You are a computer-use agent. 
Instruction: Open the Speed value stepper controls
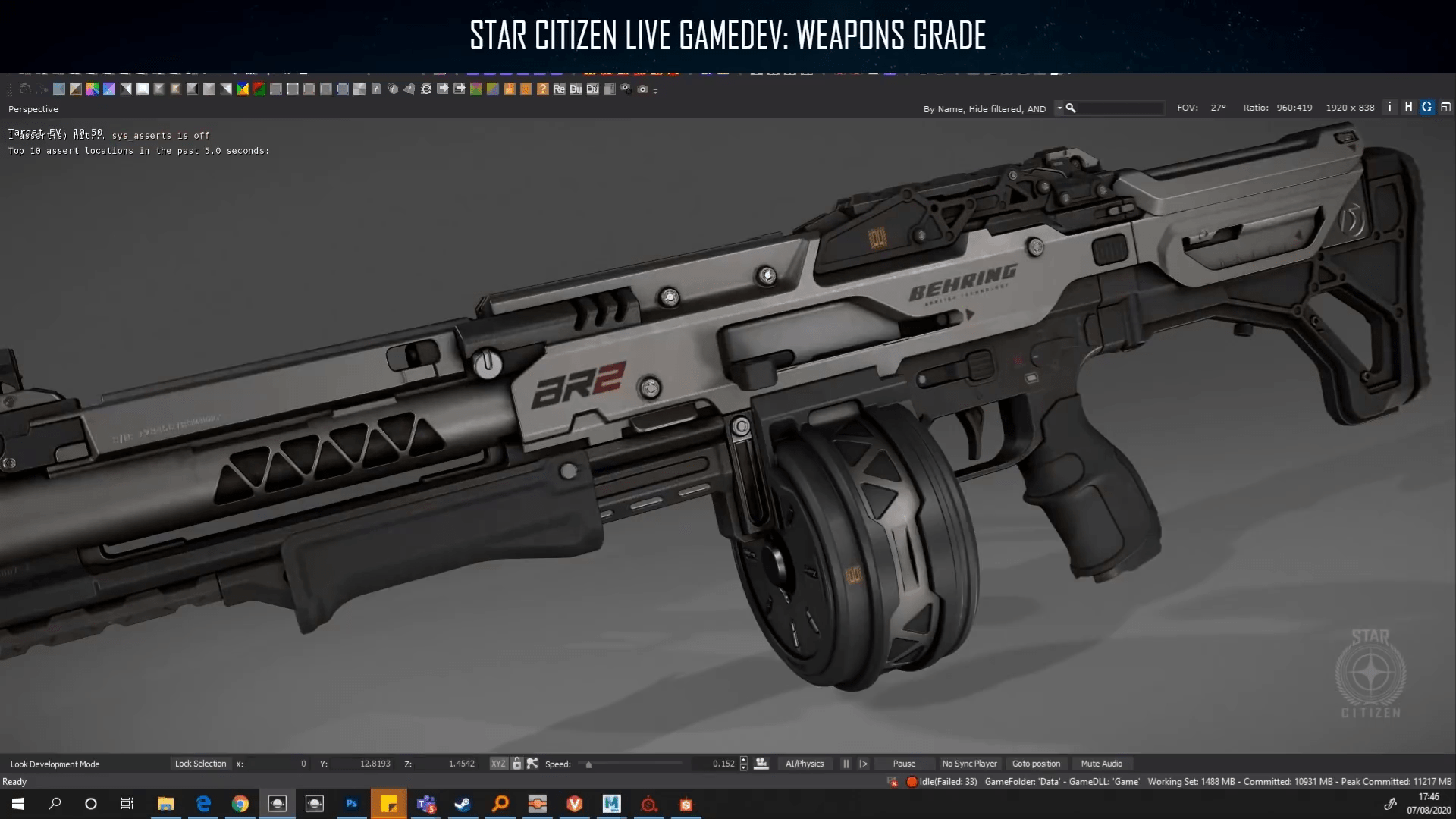pyautogui.click(x=744, y=764)
